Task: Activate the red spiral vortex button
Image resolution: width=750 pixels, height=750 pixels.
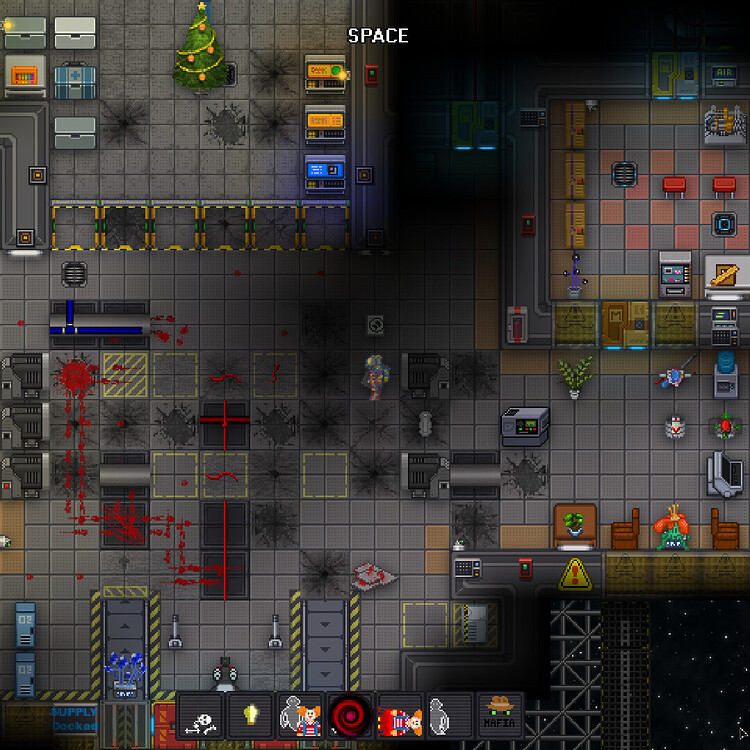Action: (x=350, y=716)
